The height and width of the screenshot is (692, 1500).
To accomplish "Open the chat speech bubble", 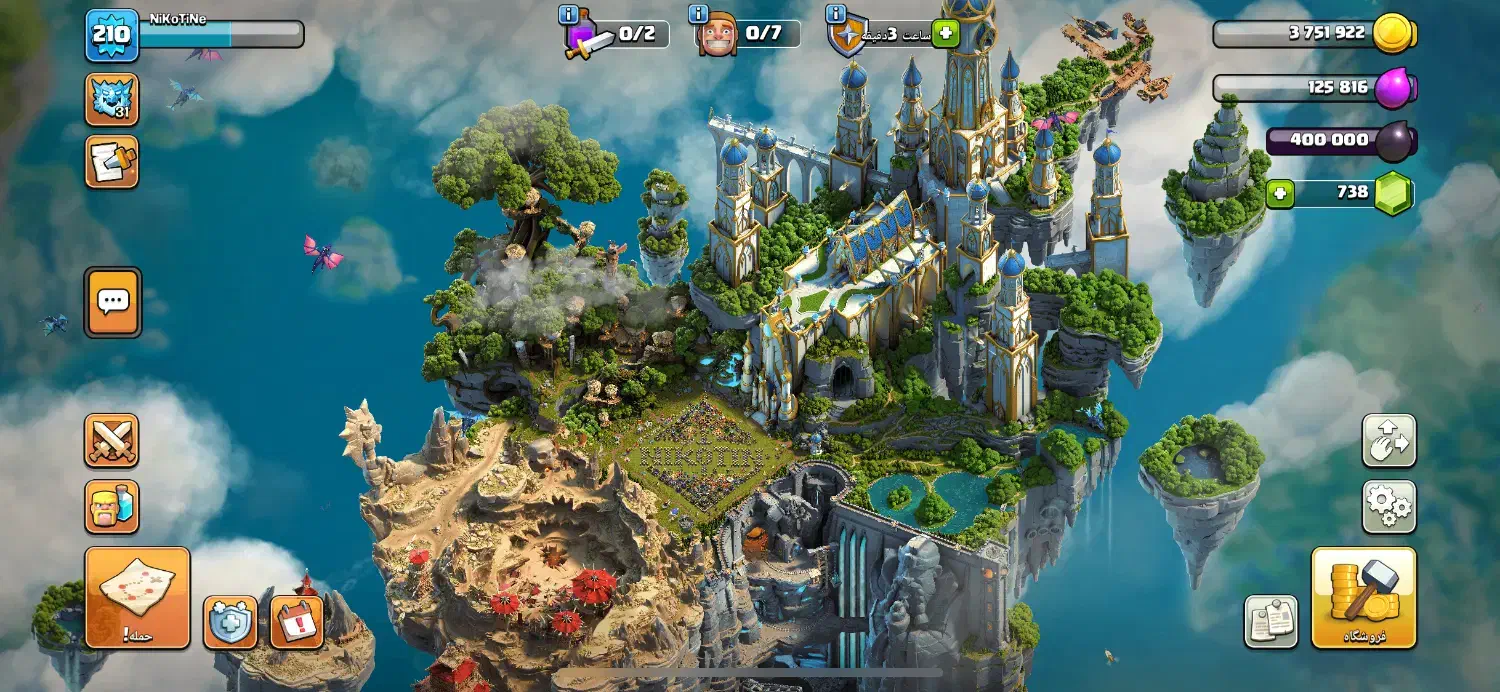I will 112,301.
